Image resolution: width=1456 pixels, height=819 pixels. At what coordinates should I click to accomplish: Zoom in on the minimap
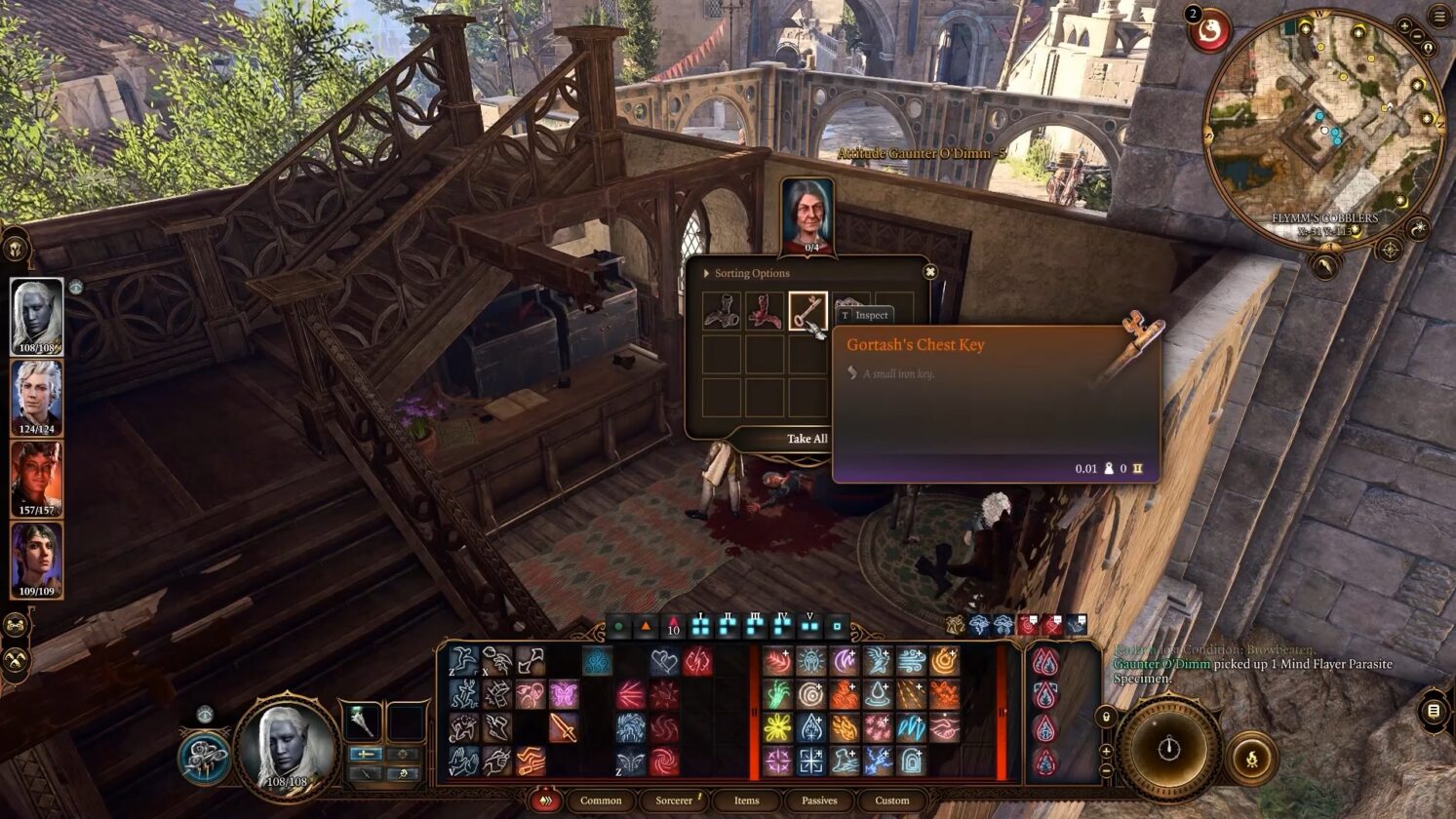(x=1404, y=26)
